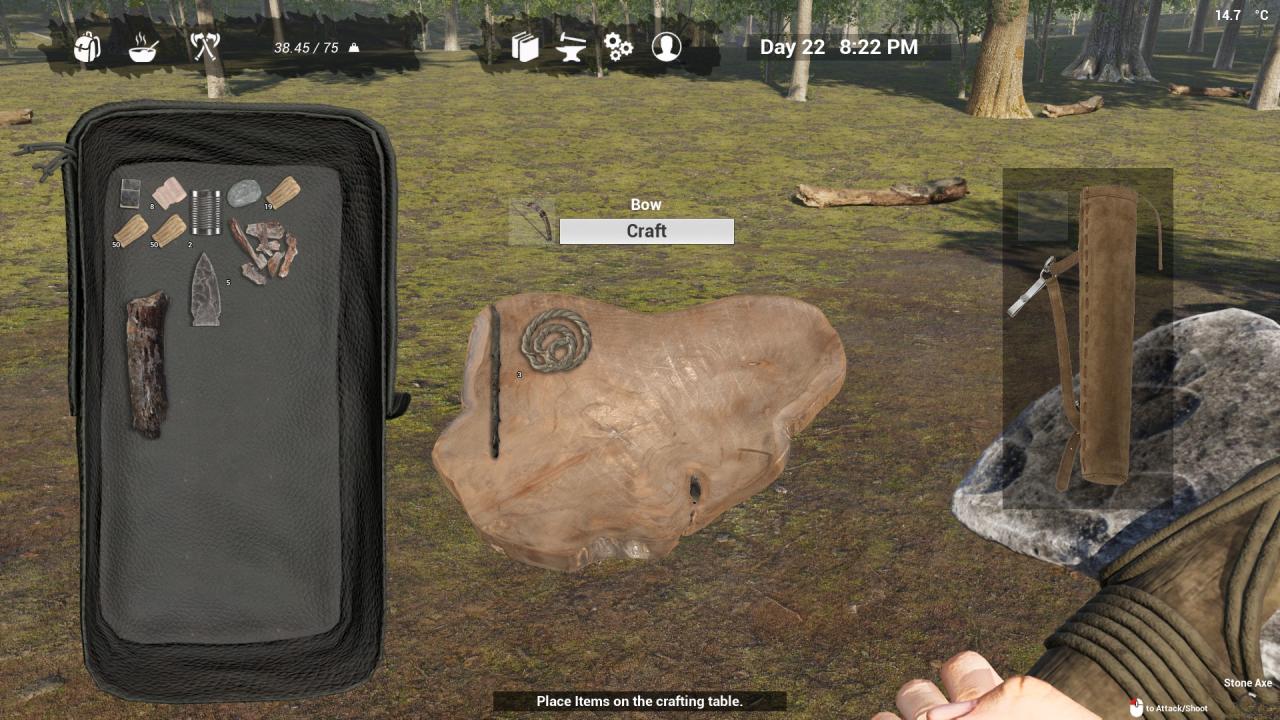The image size is (1280, 720).
Task: Select the pile of rusty scrap pieces
Action: [264, 250]
